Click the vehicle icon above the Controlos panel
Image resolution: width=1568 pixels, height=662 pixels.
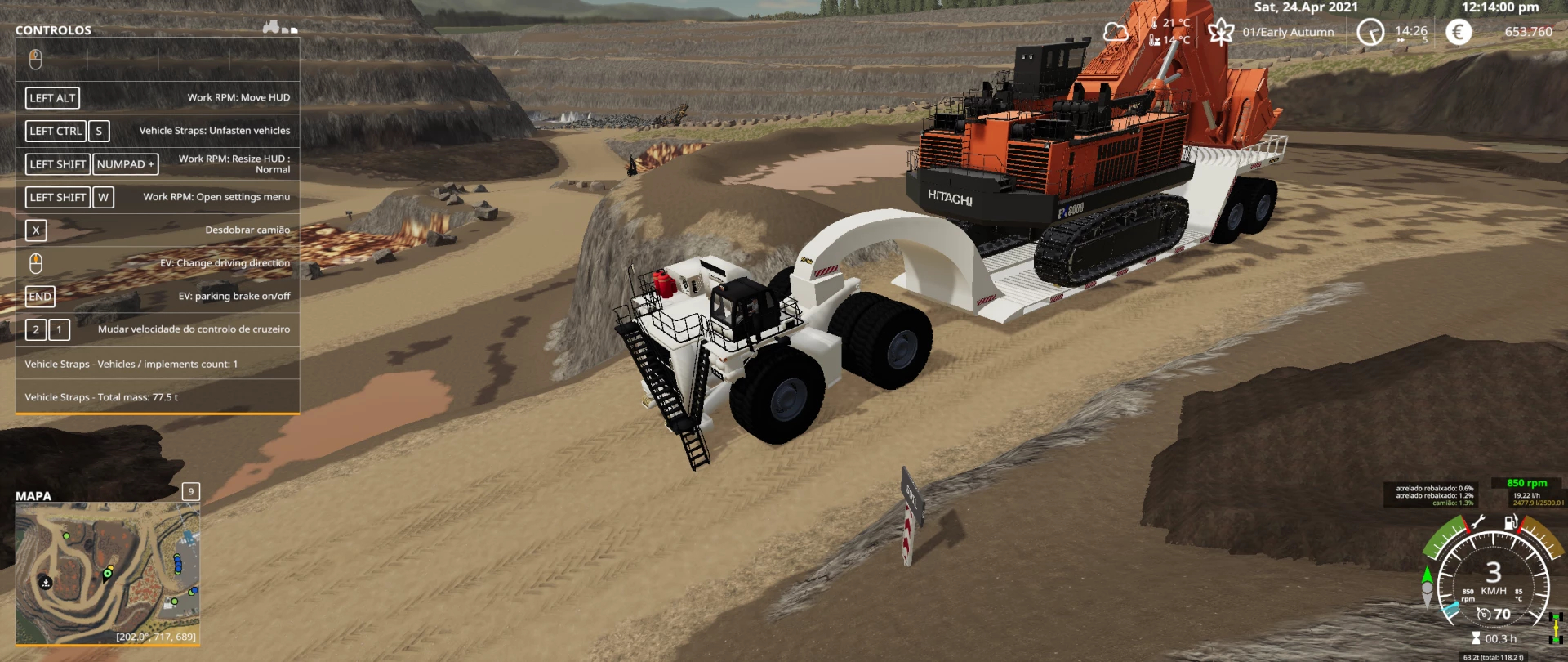tap(272, 27)
